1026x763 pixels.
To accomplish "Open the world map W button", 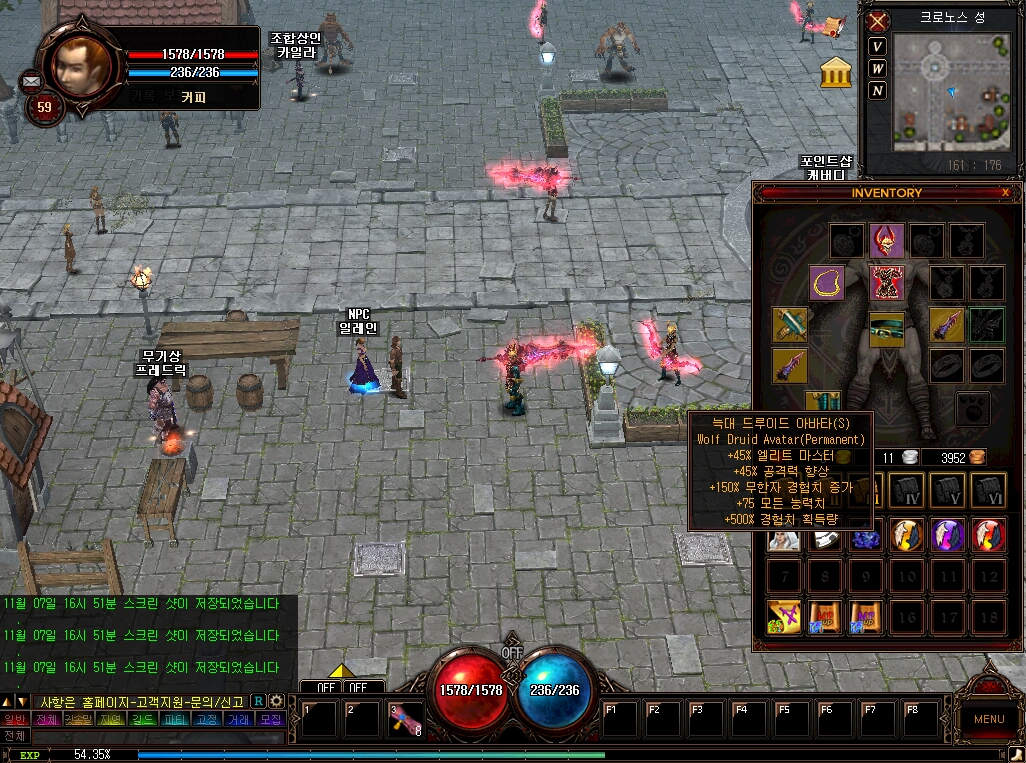I will [x=877, y=69].
